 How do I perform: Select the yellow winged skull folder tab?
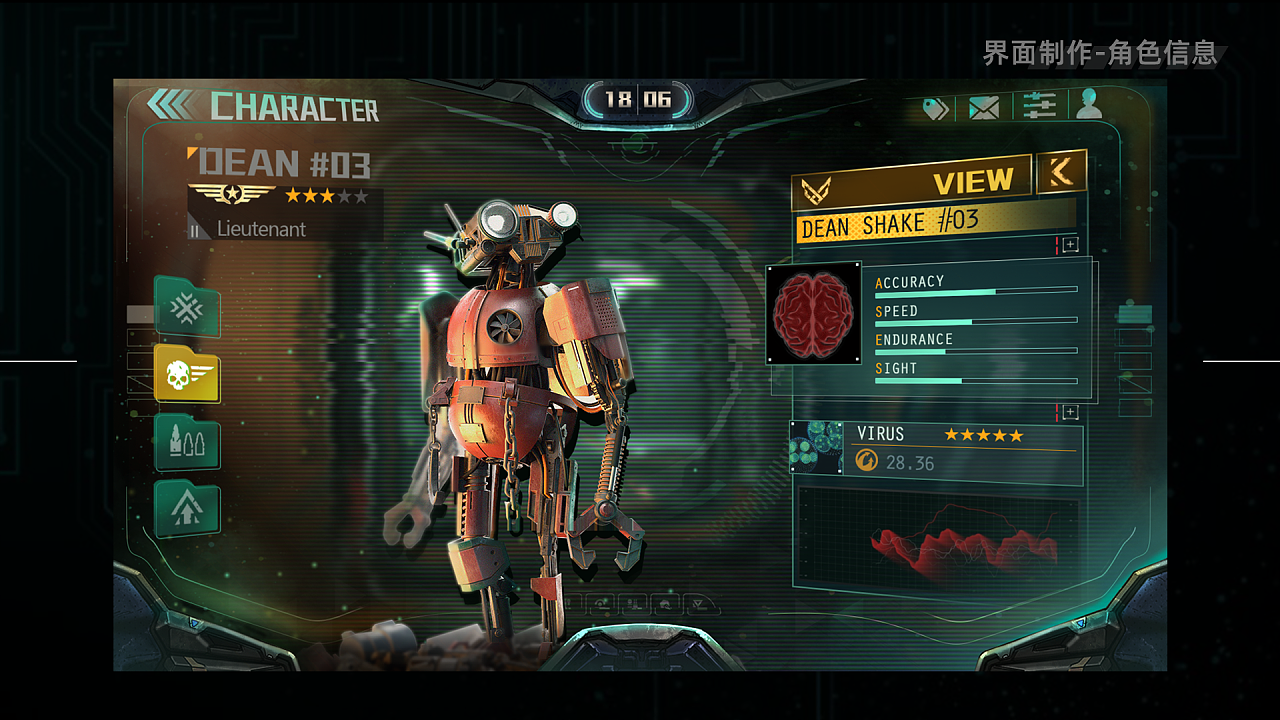coord(188,374)
